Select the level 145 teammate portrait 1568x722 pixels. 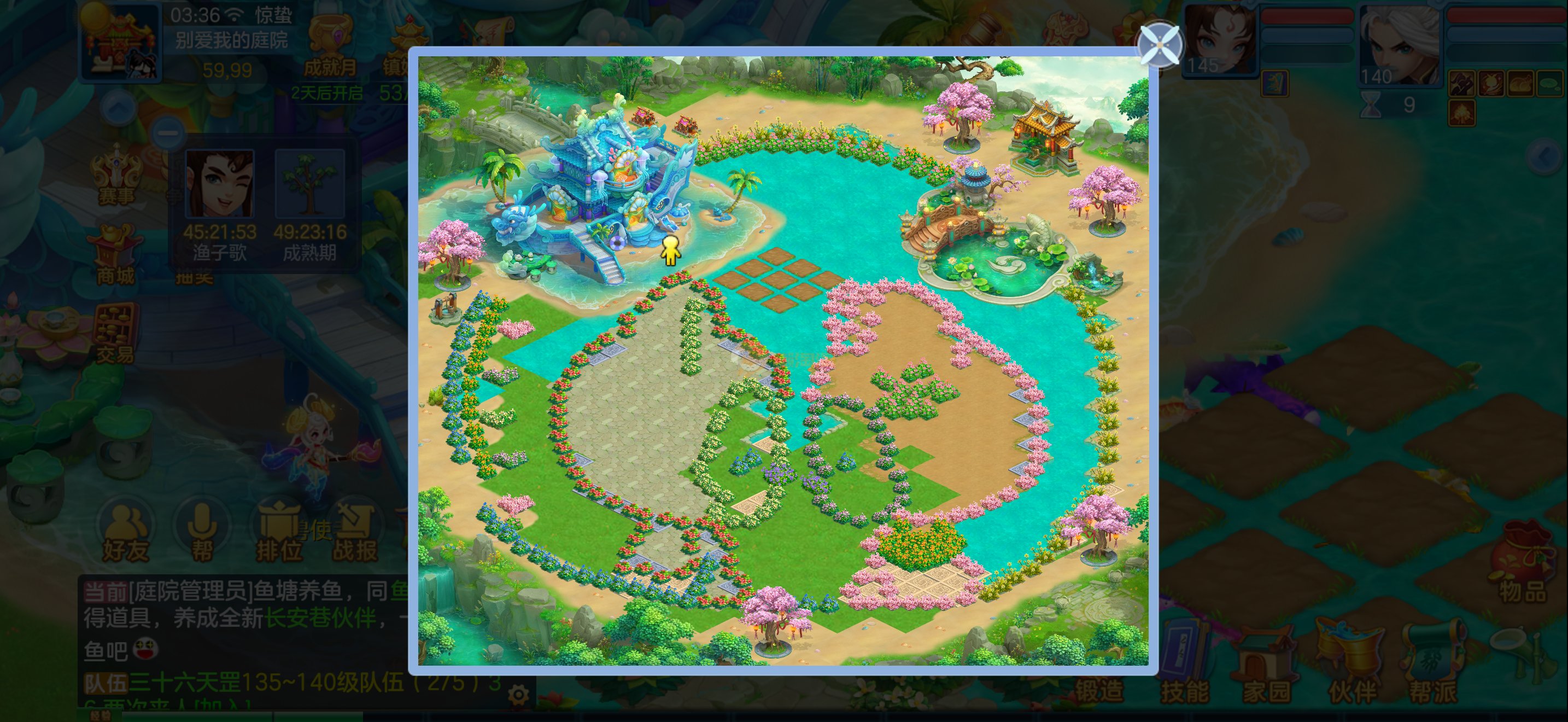(1220, 40)
